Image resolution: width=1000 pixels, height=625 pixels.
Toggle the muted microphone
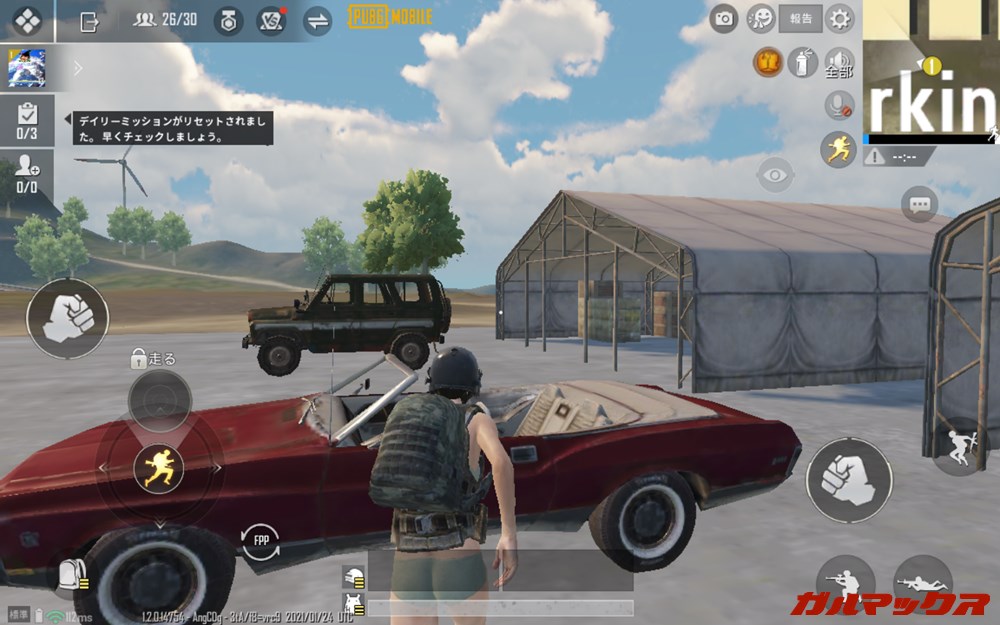[x=838, y=105]
